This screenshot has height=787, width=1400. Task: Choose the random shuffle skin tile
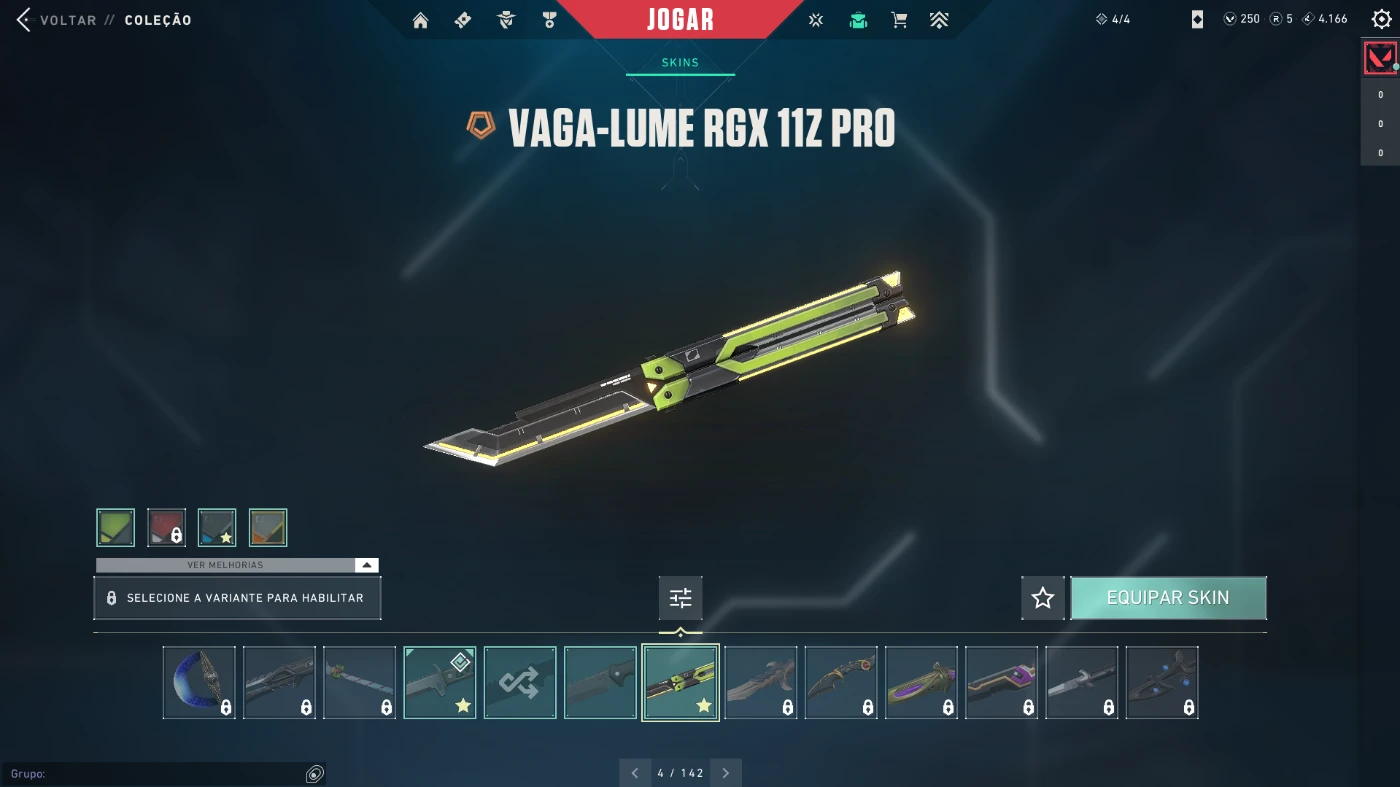click(520, 682)
